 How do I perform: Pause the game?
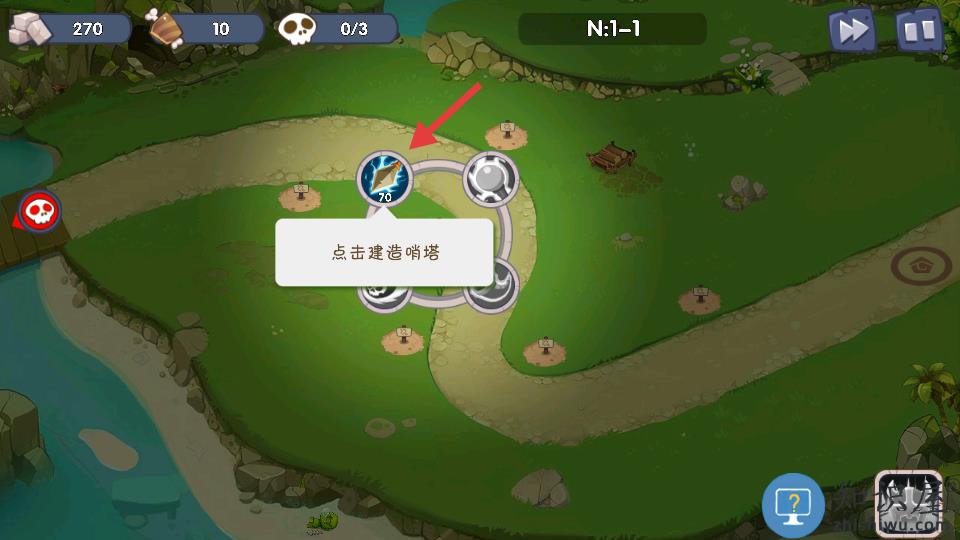point(919,31)
